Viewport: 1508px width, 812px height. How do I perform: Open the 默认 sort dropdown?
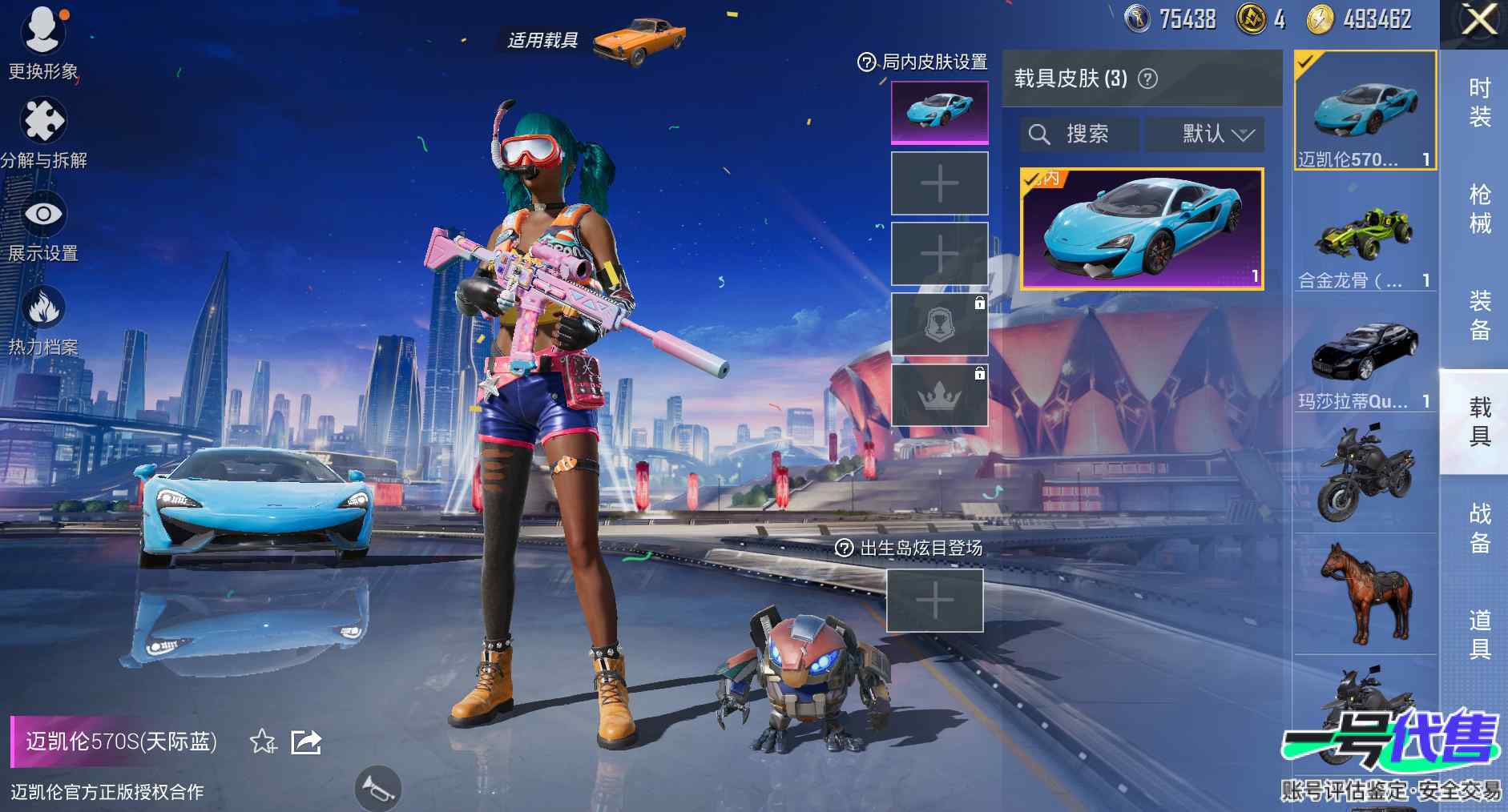[1205, 134]
